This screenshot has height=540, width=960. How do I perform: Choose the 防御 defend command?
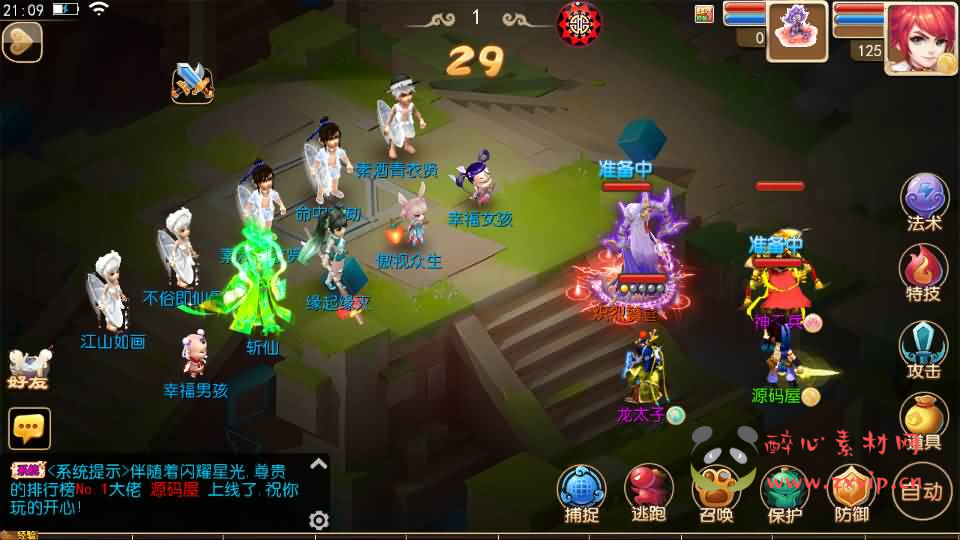(852, 493)
